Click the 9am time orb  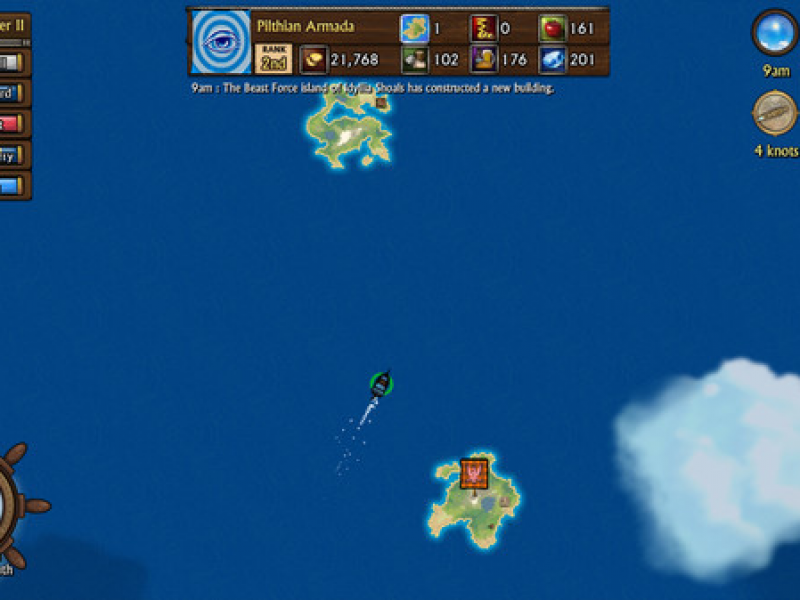775,33
